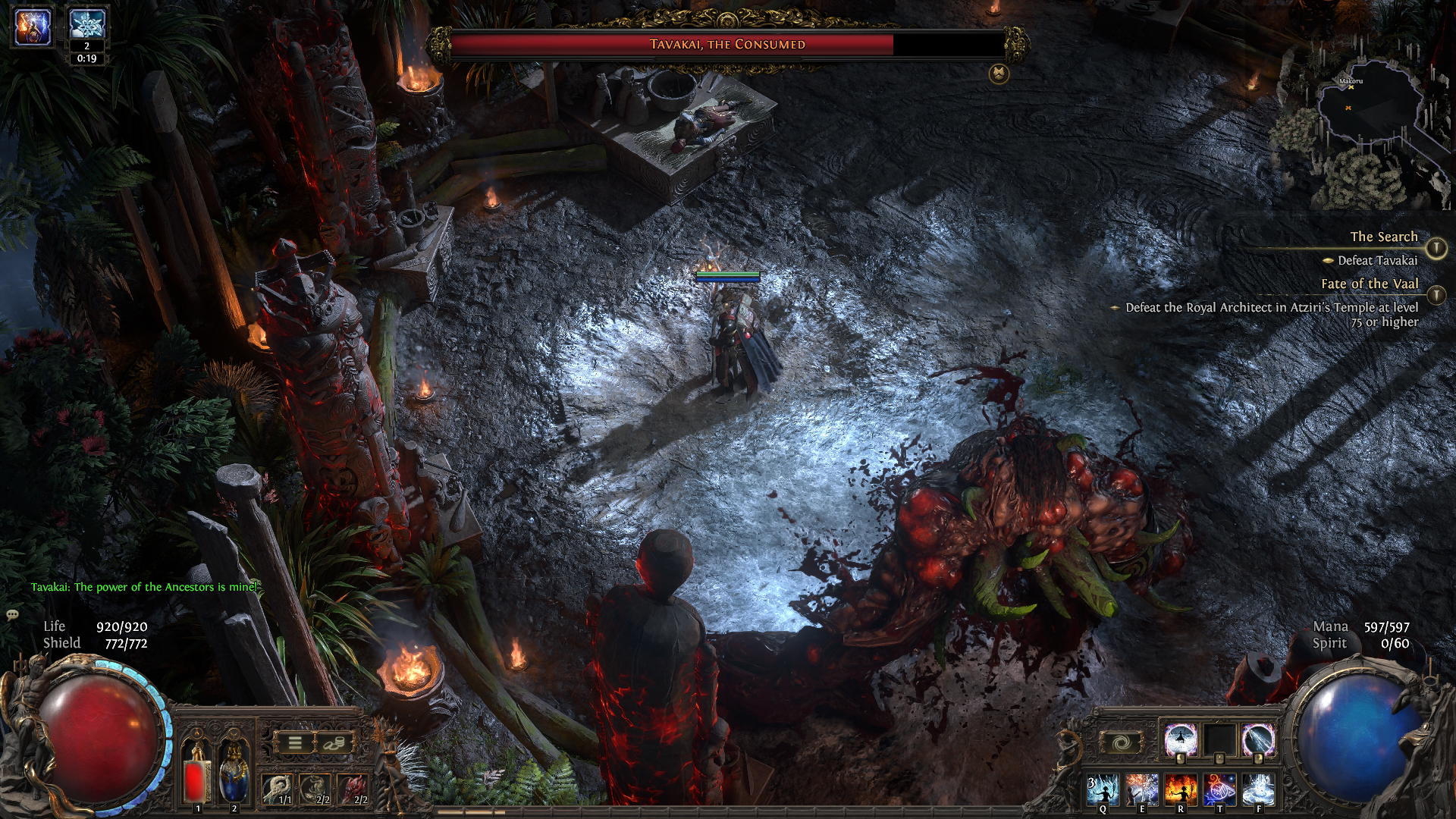This screenshot has height=819, width=1456.
Task: Open the menu button with three bars
Action: click(x=296, y=743)
